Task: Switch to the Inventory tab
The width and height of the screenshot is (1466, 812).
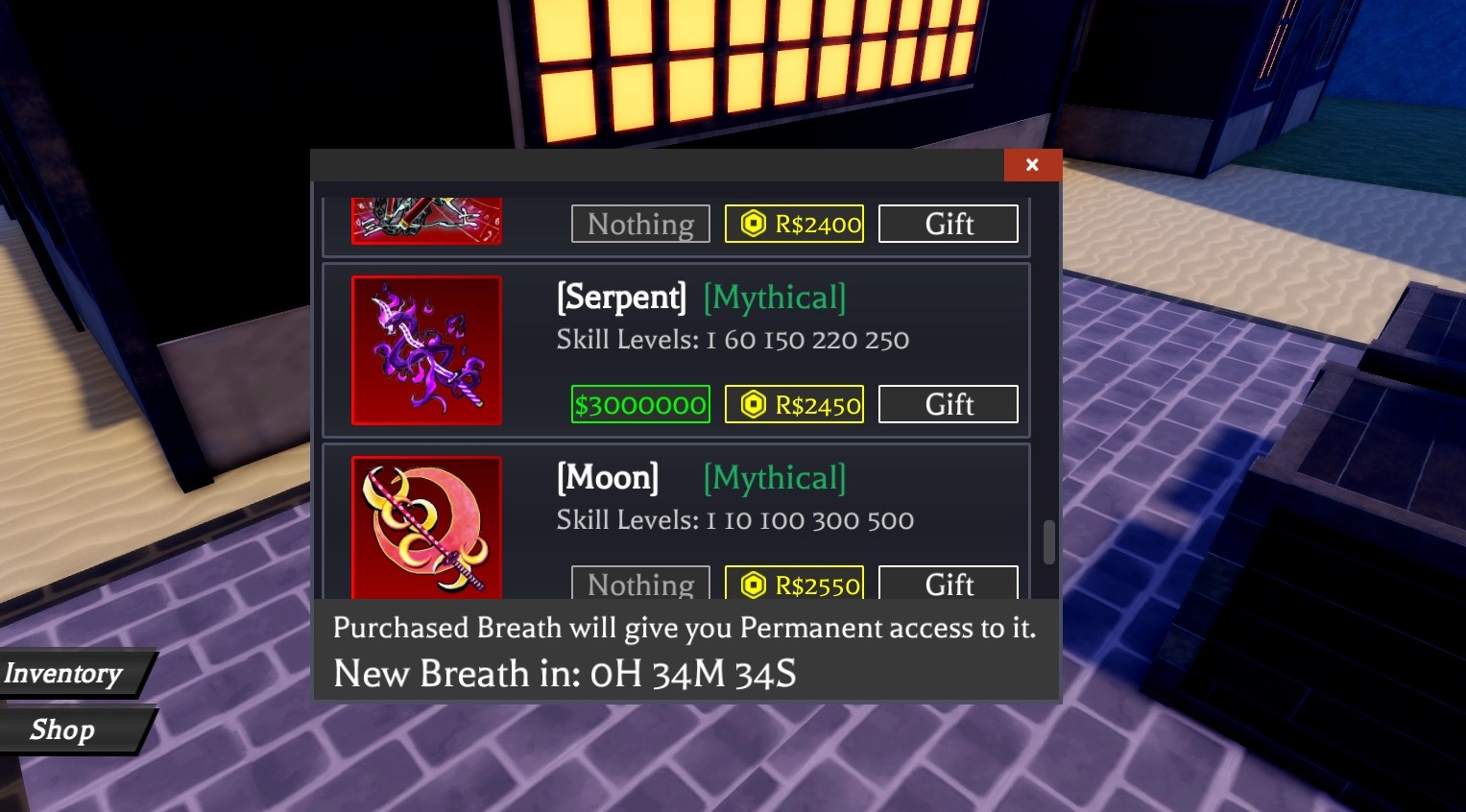Action: coord(62,673)
